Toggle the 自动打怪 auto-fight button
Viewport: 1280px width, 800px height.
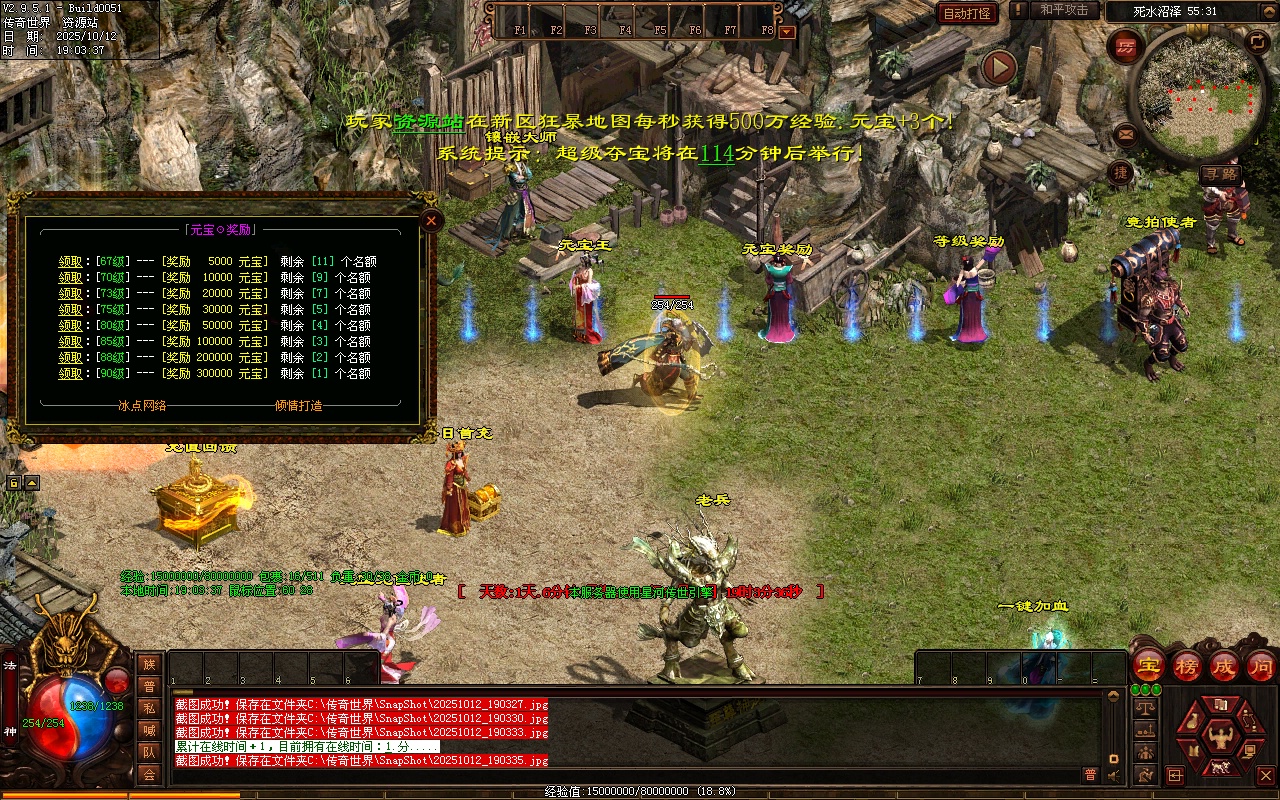click(967, 13)
